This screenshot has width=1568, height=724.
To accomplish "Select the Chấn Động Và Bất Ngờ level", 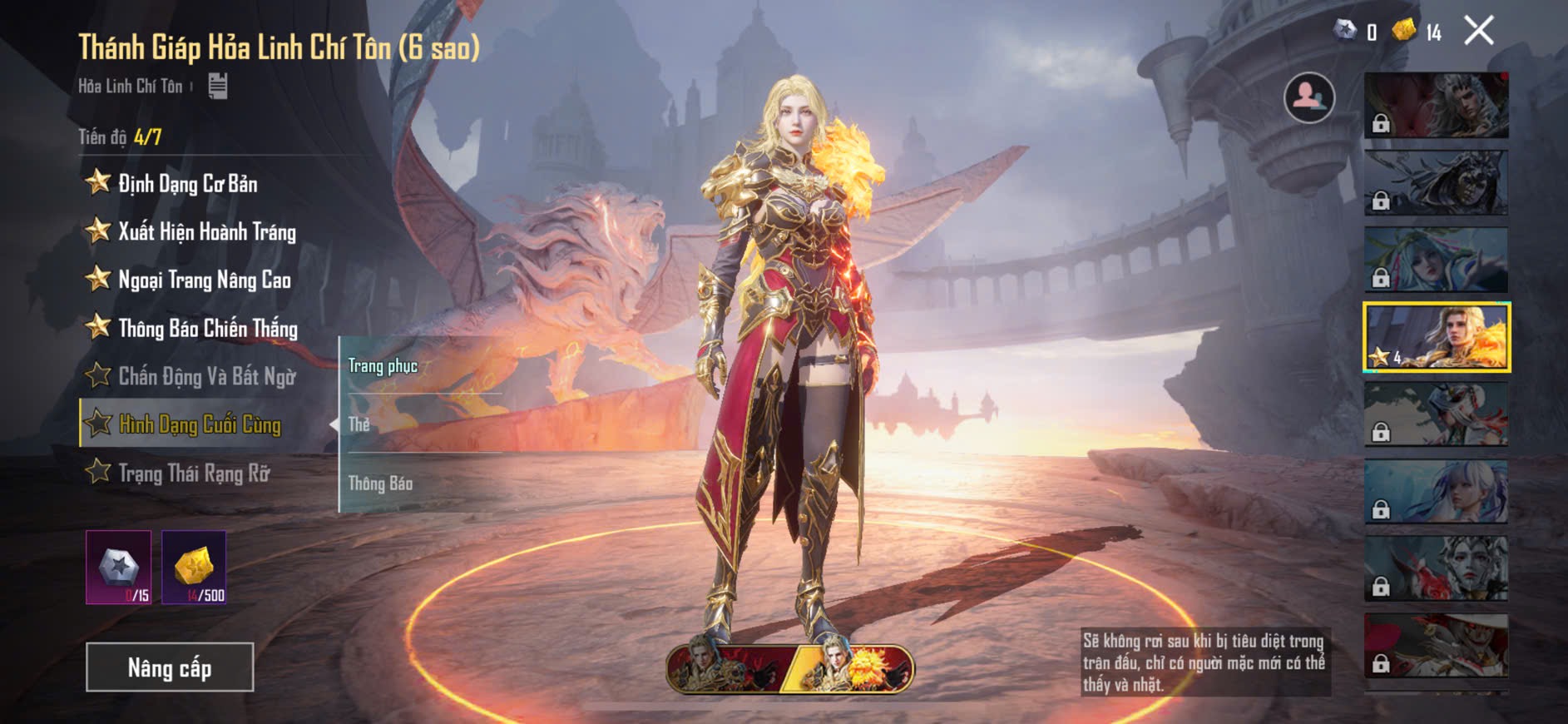I will [206, 376].
